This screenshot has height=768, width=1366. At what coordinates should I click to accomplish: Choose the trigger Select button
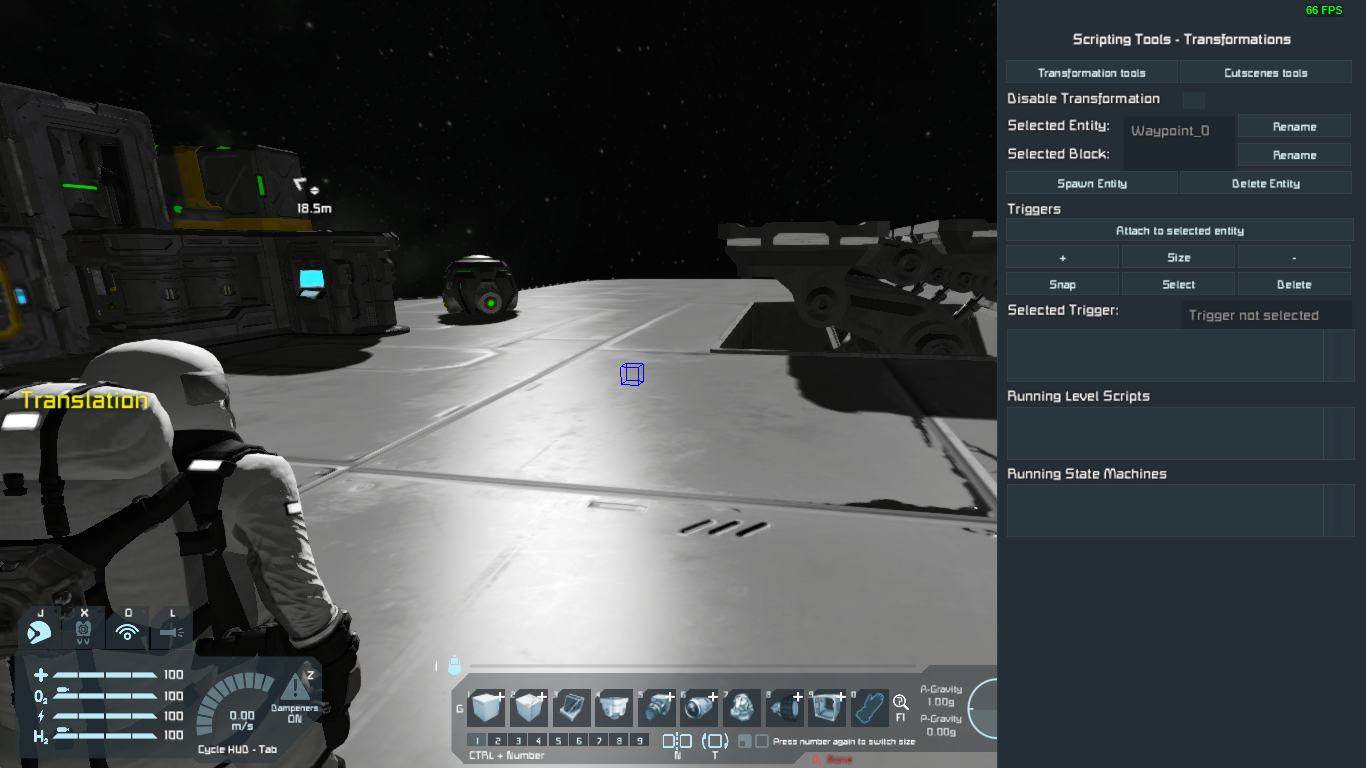pos(1178,285)
